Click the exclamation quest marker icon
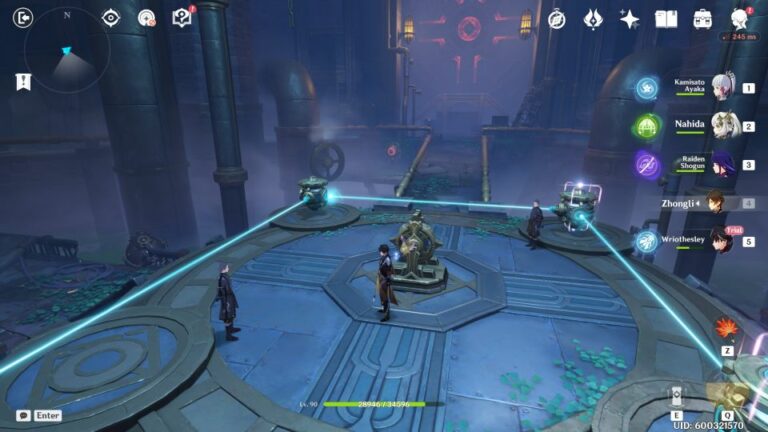The image size is (768, 432). 23,82
